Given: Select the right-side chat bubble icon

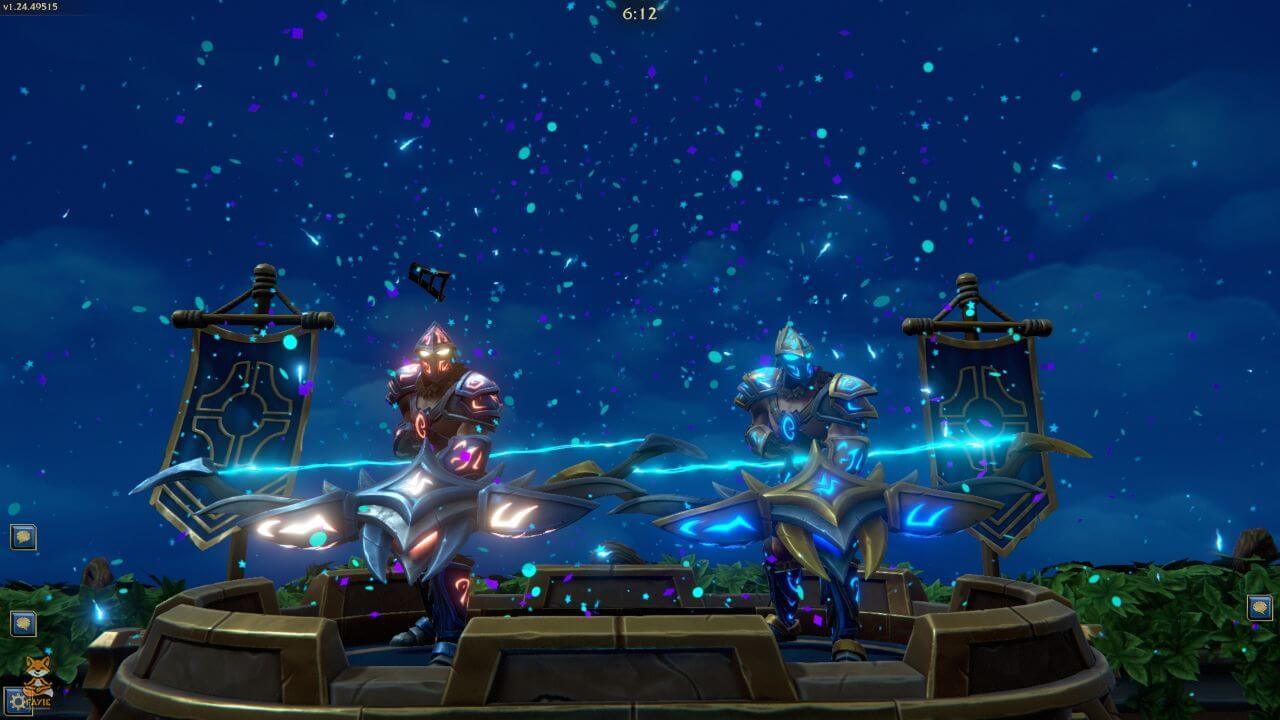Looking at the screenshot, I should 1261,607.
